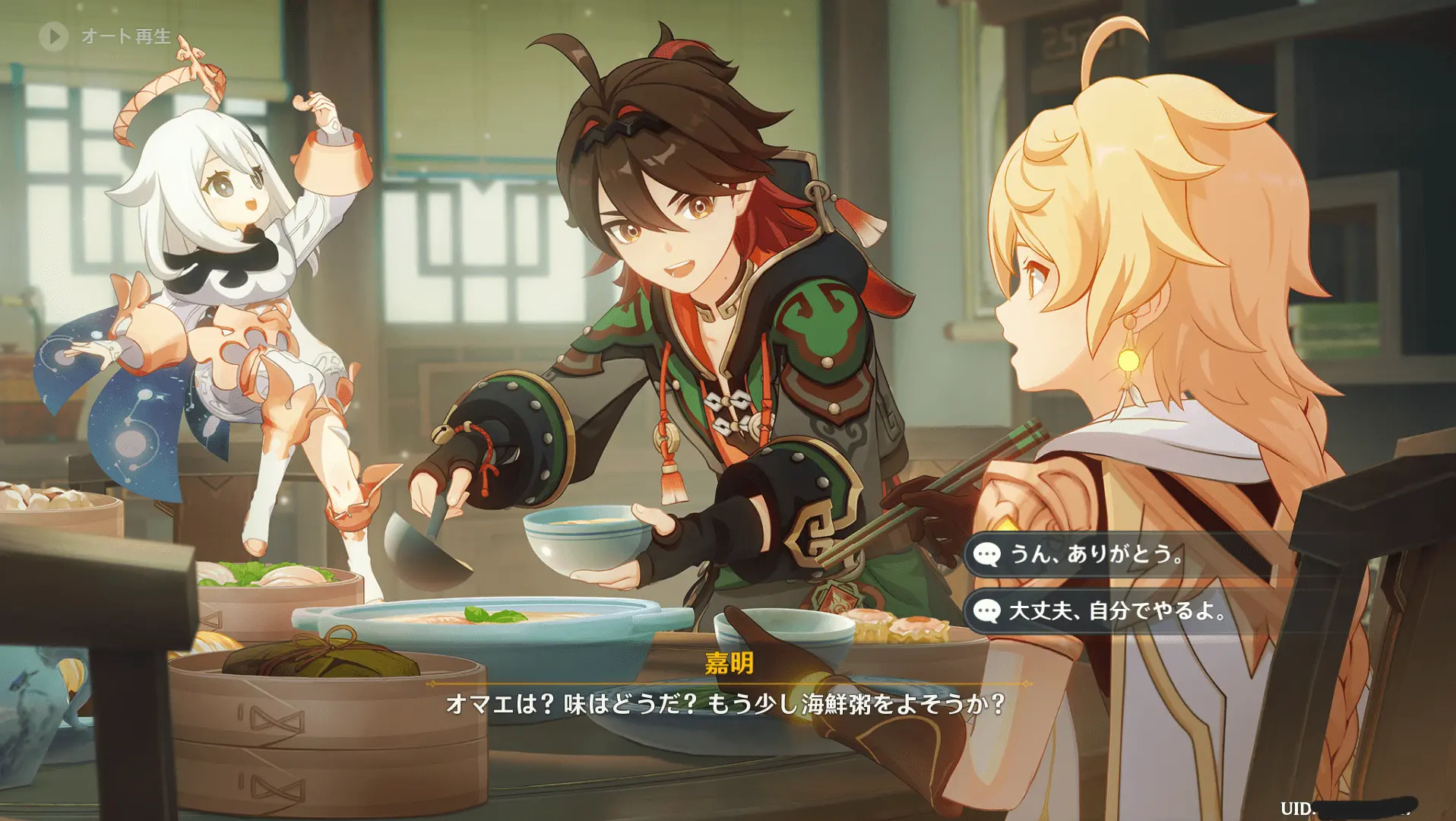This screenshot has width=1456, height=821.
Task: Click the オート再生 play icon
Action: pyautogui.click(x=52, y=33)
